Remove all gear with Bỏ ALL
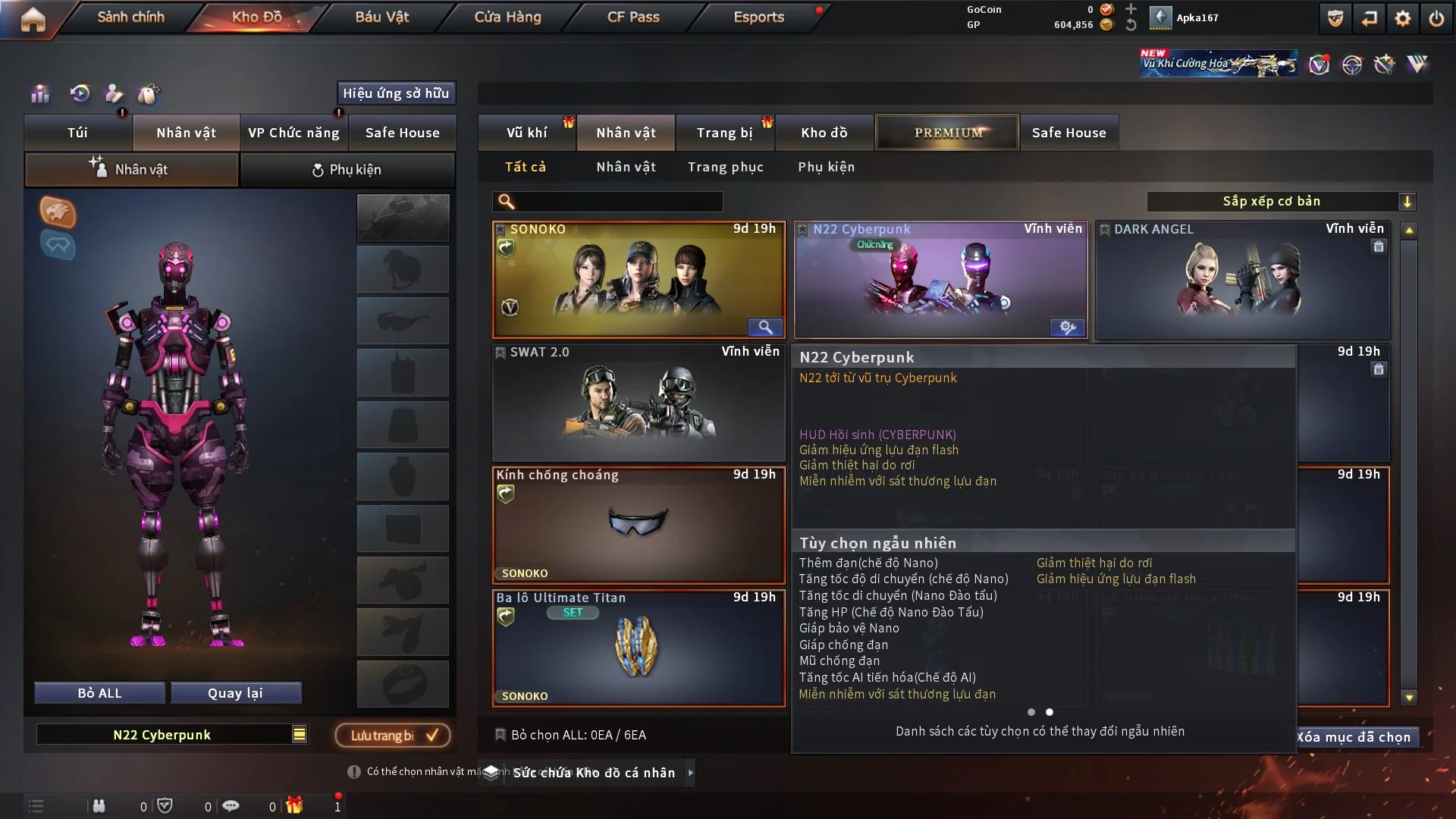The image size is (1456, 819). click(99, 693)
